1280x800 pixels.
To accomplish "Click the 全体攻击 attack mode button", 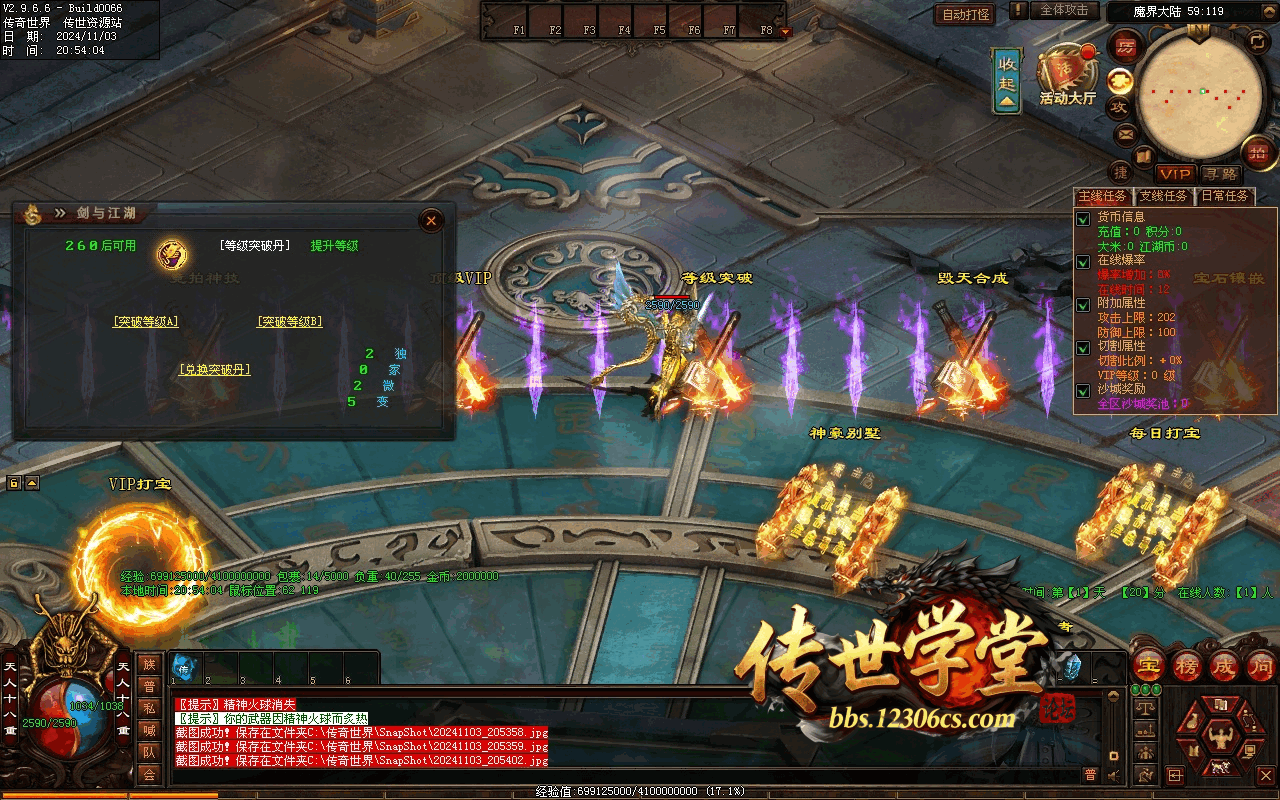I will pos(1064,10).
